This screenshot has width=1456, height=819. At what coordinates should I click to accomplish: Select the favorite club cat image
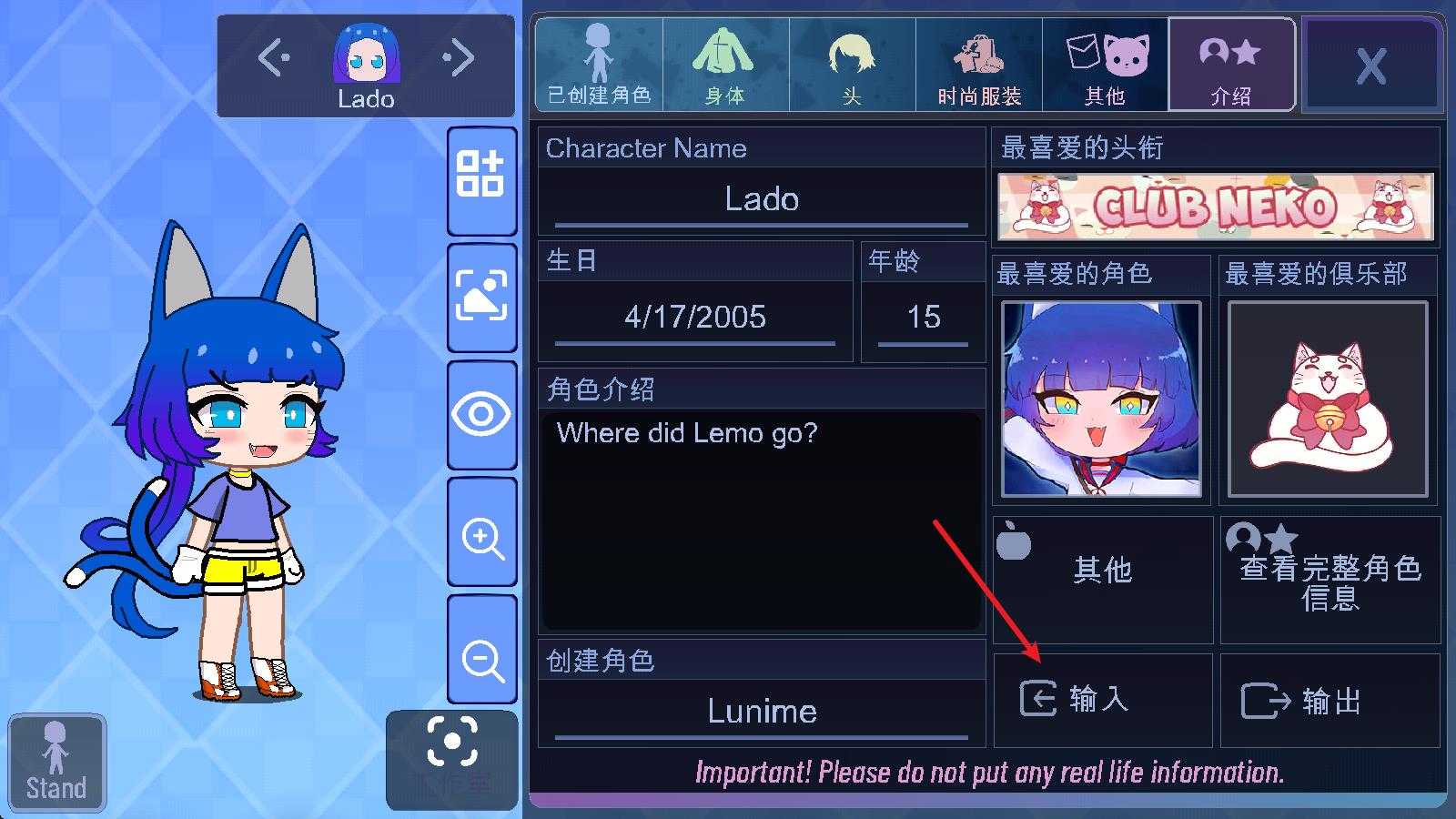1328,399
